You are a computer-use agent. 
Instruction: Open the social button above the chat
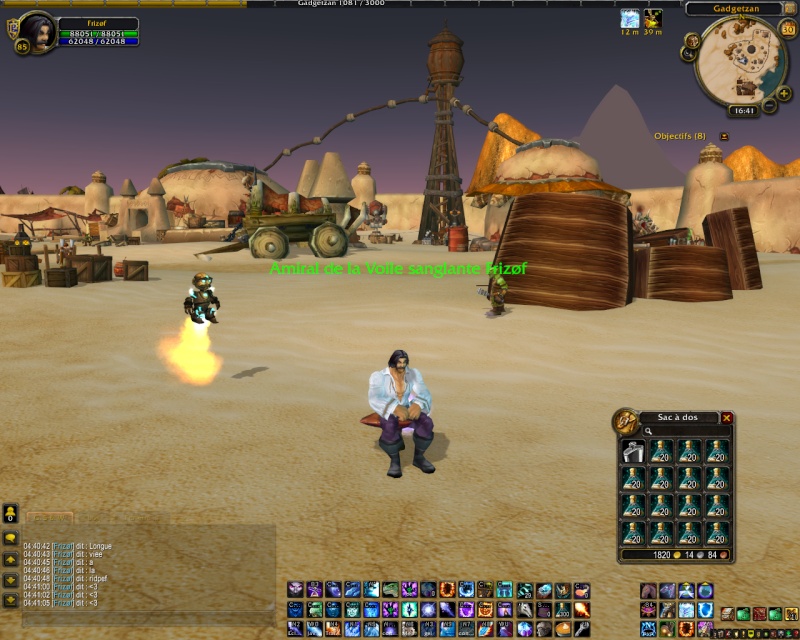tap(10, 512)
